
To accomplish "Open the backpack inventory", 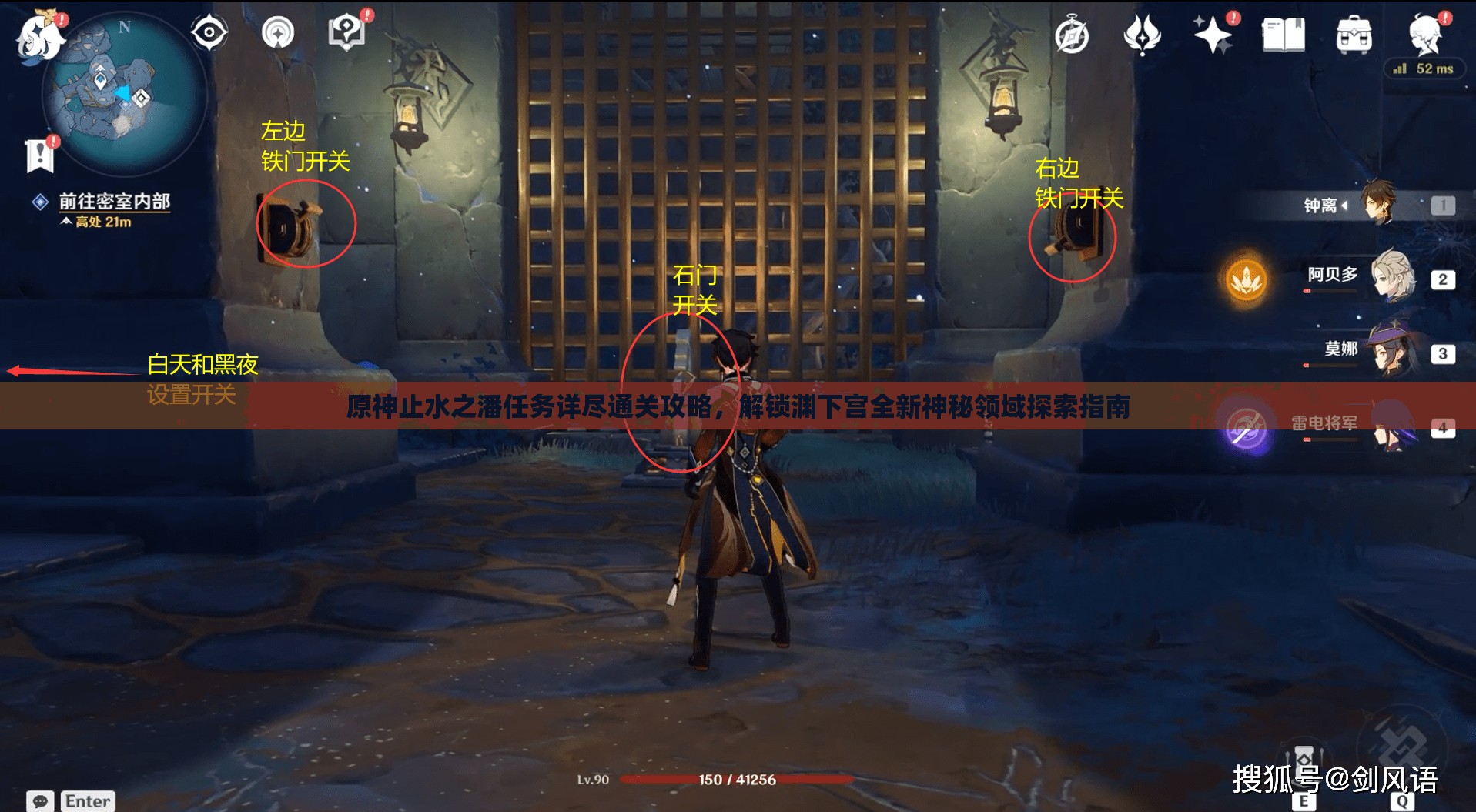I will [1354, 35].
